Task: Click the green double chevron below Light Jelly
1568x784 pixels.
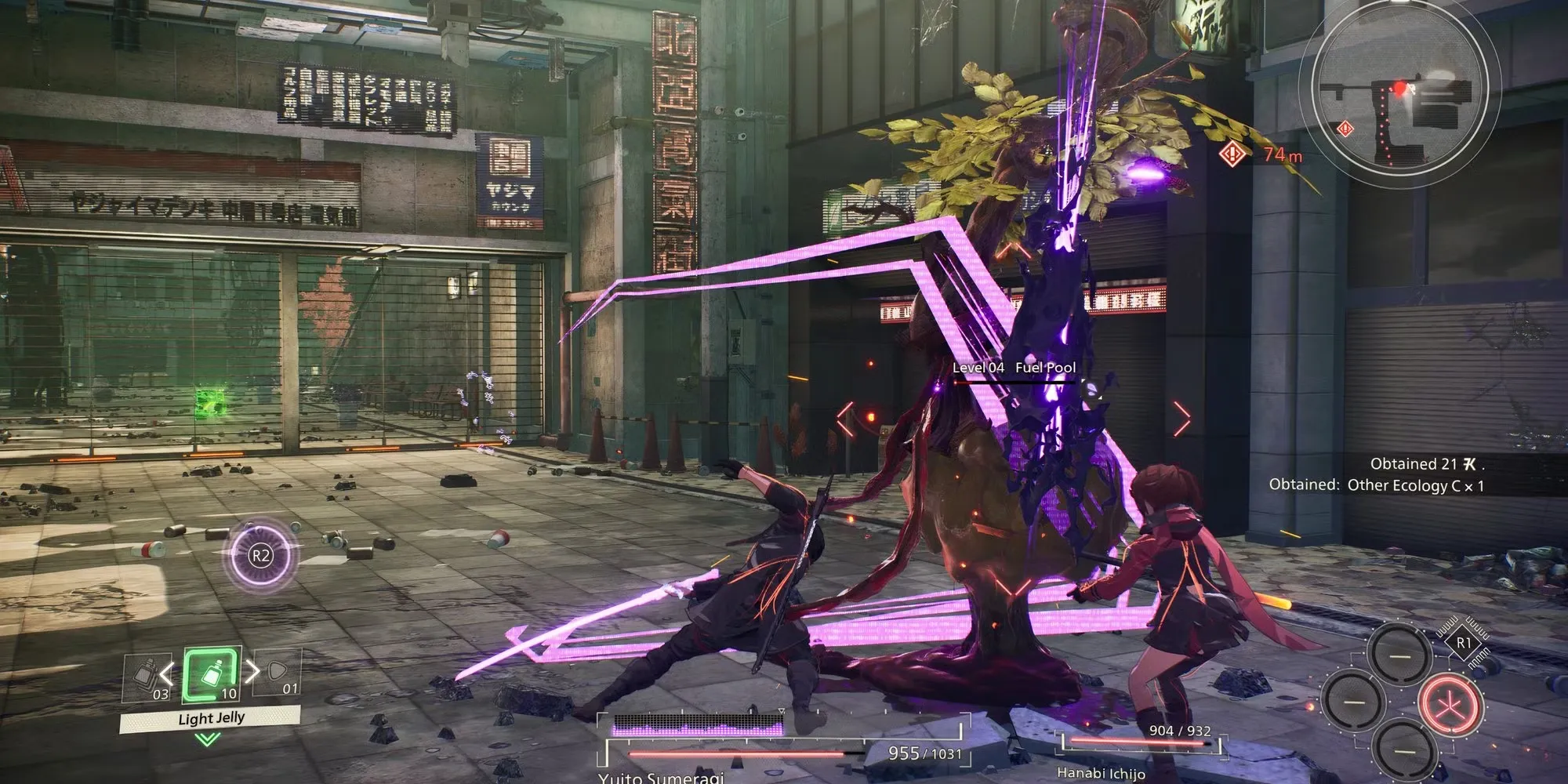Action: (209, 739)
